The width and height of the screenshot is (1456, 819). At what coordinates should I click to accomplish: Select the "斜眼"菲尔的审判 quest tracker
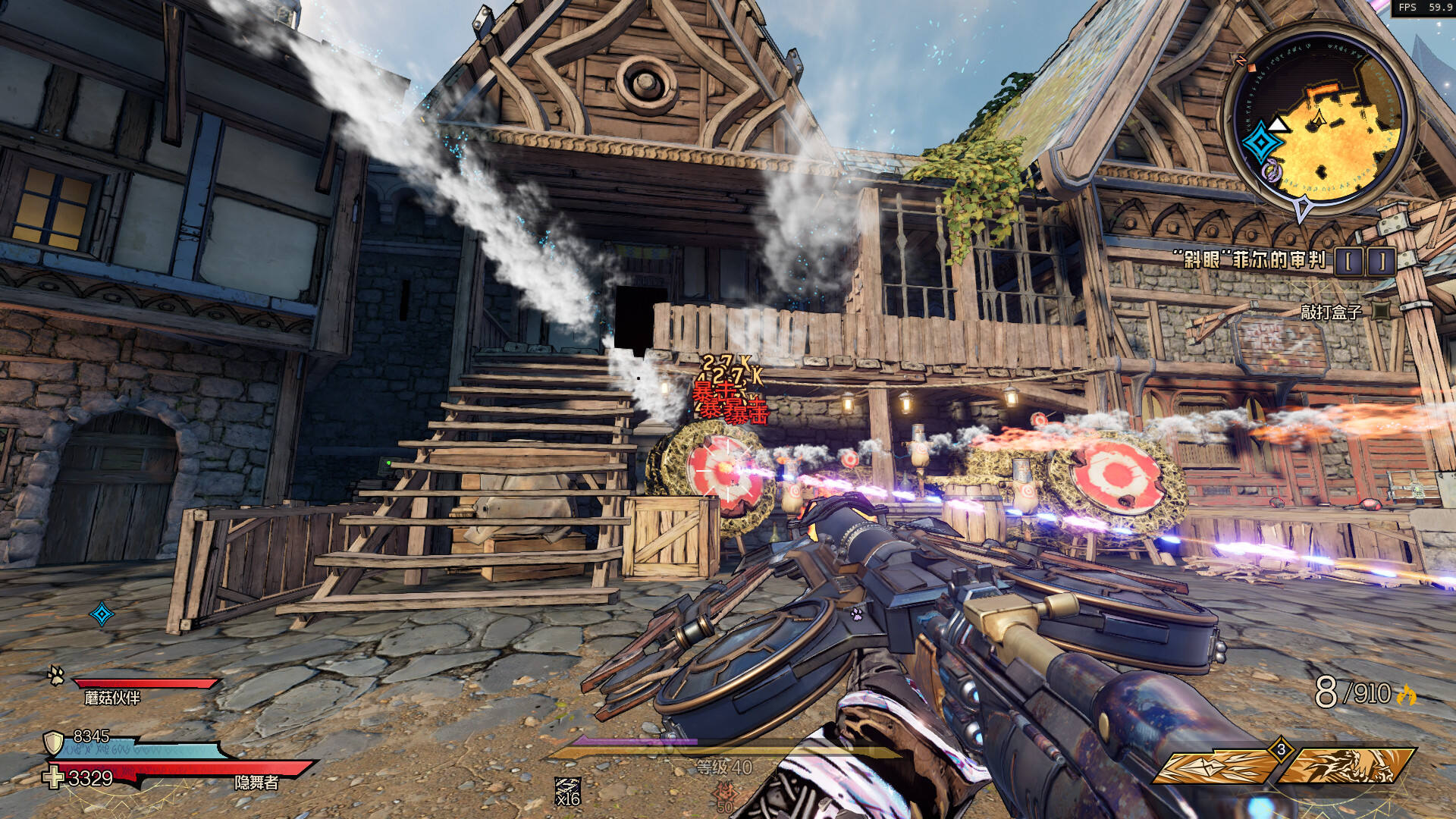(1254, 260)
